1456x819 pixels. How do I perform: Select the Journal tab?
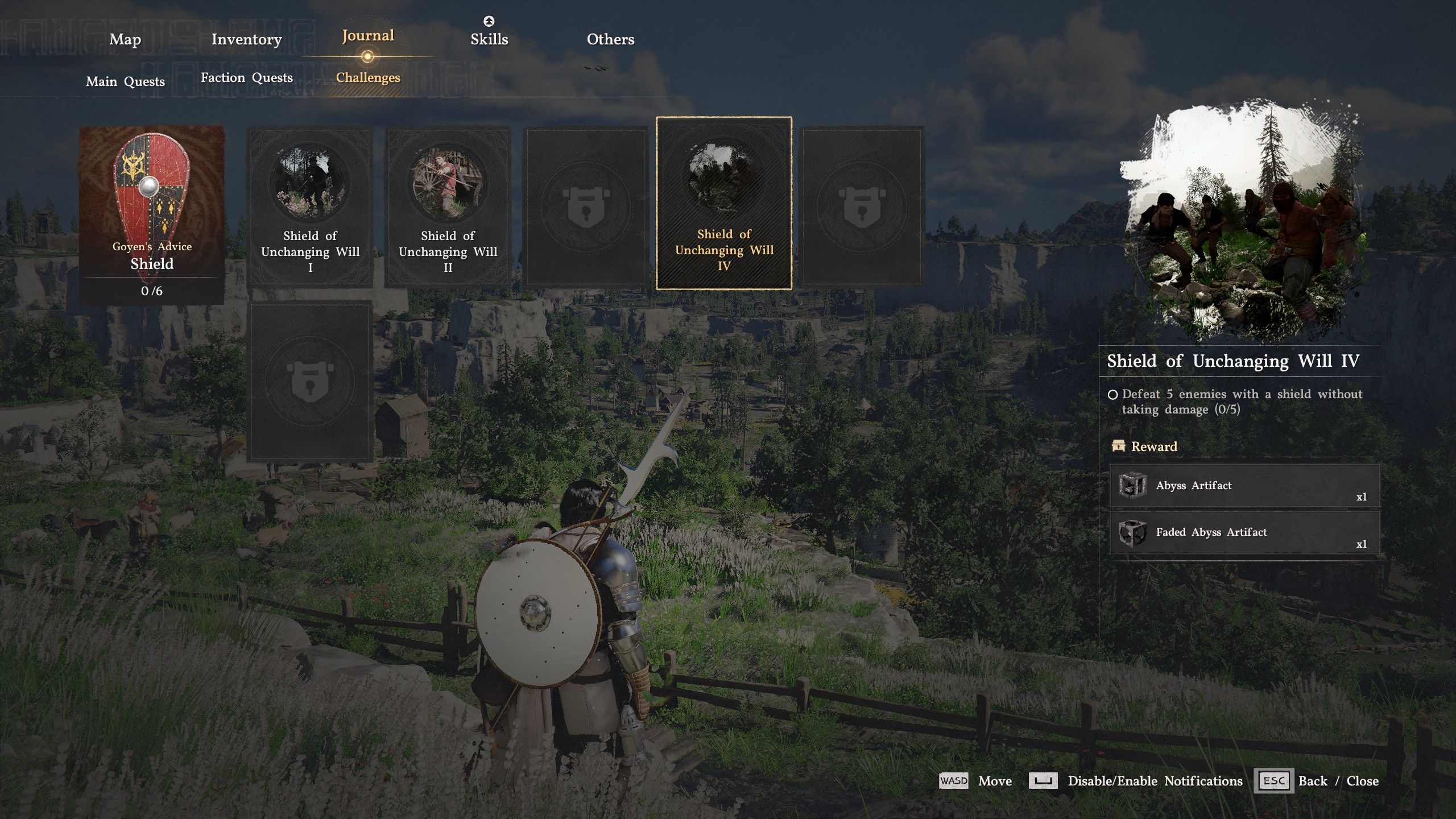click(x=368, y=36)
